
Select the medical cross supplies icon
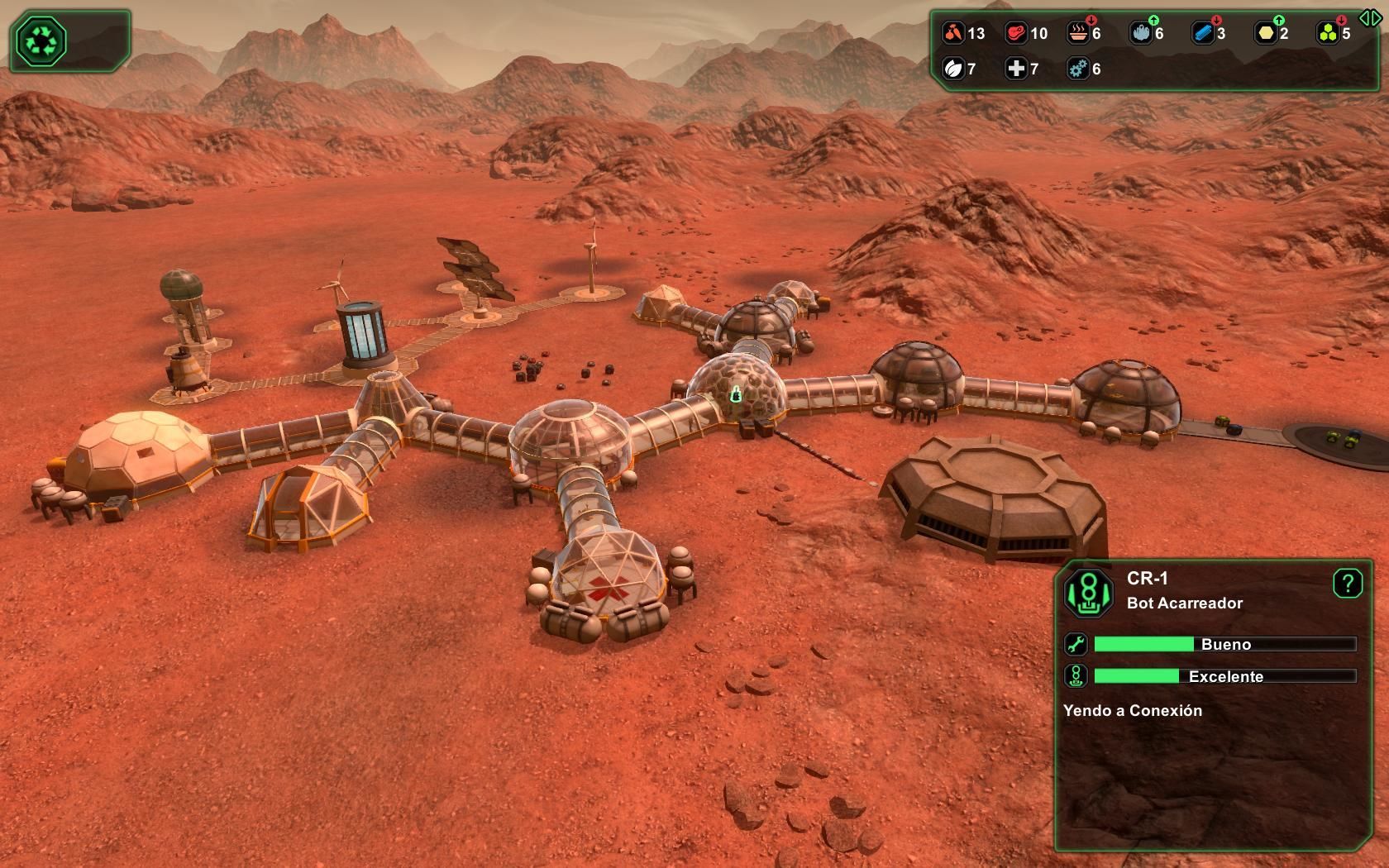point(1016,69)
